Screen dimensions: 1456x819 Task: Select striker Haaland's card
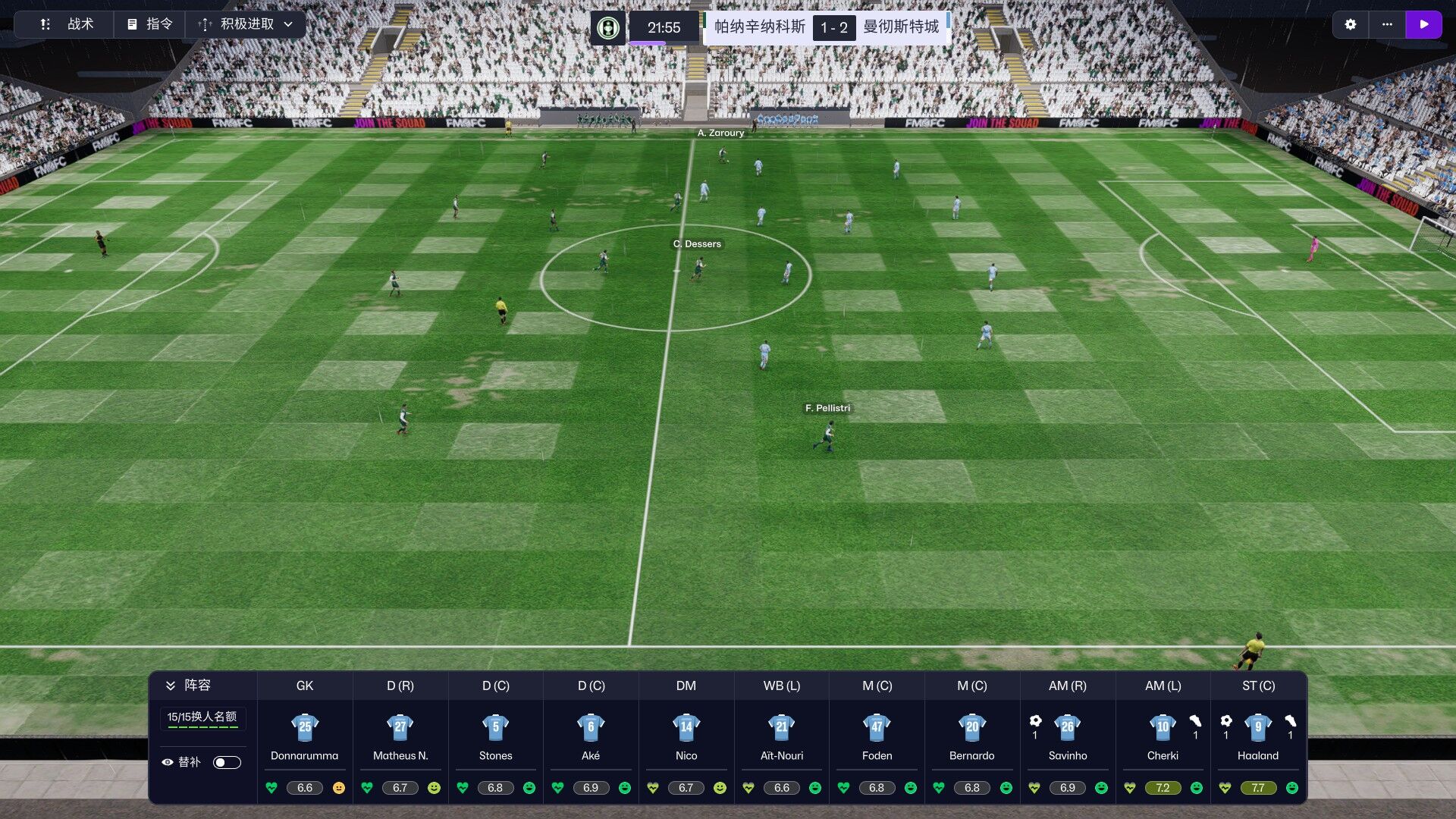(x=1258, y=736)
